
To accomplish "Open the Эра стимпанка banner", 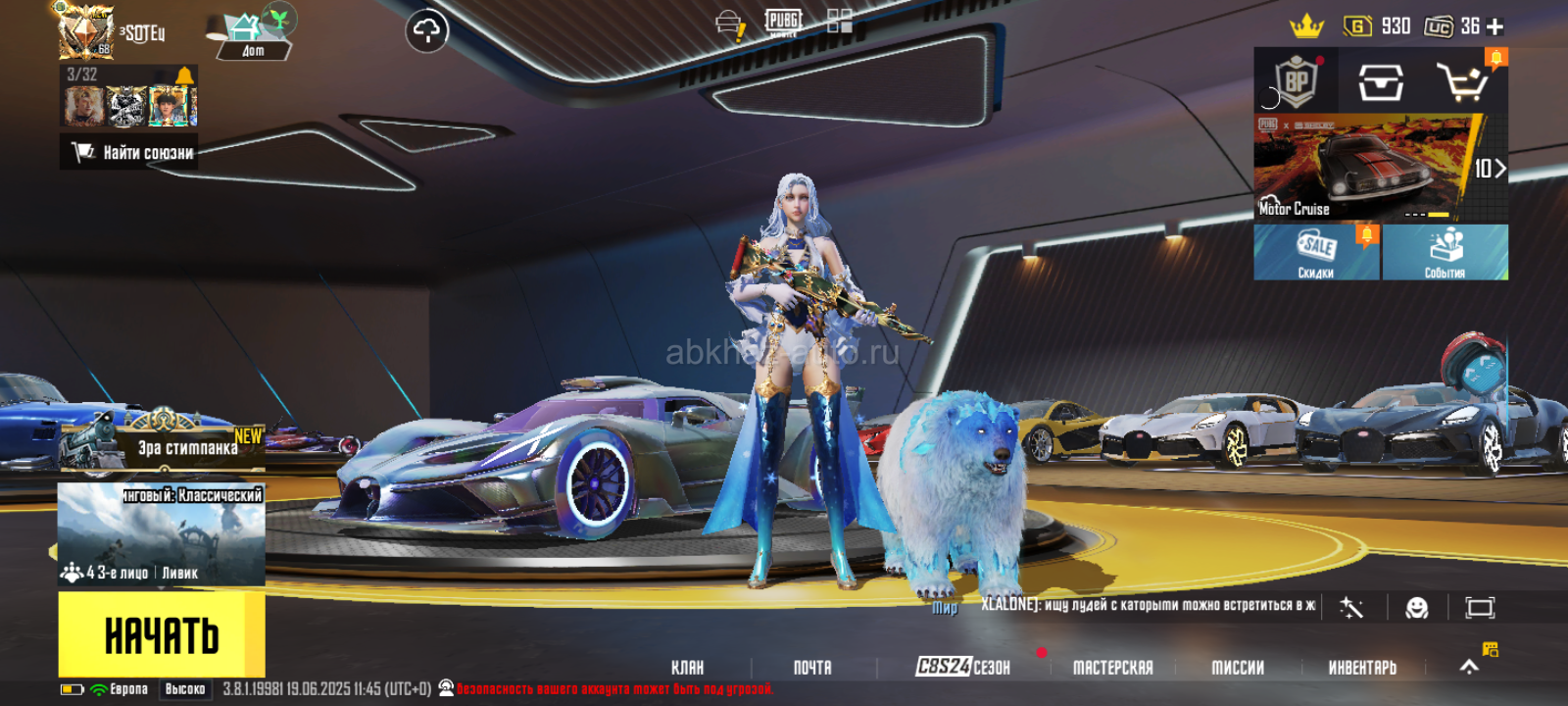I will pos(162,444).
